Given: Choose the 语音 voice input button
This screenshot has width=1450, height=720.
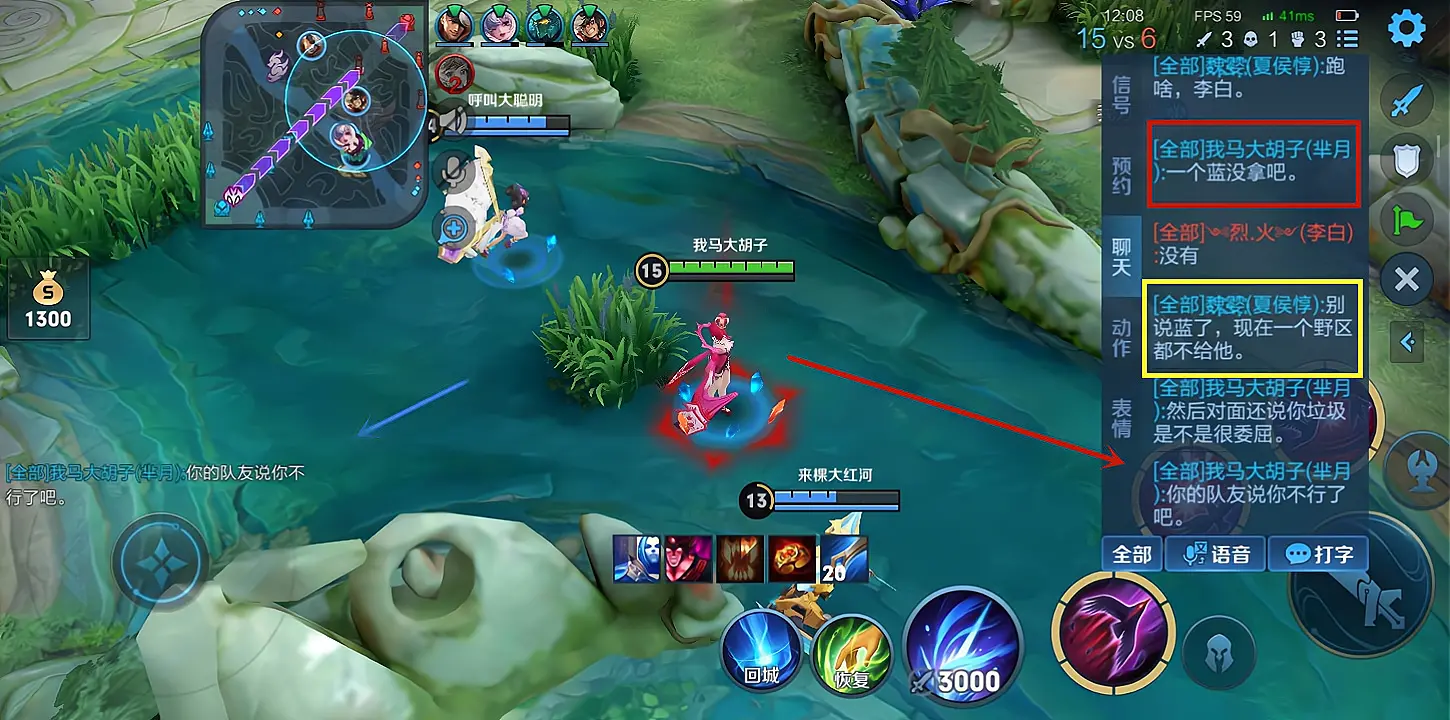Looking at the screenshot, I should (1216, 554).
